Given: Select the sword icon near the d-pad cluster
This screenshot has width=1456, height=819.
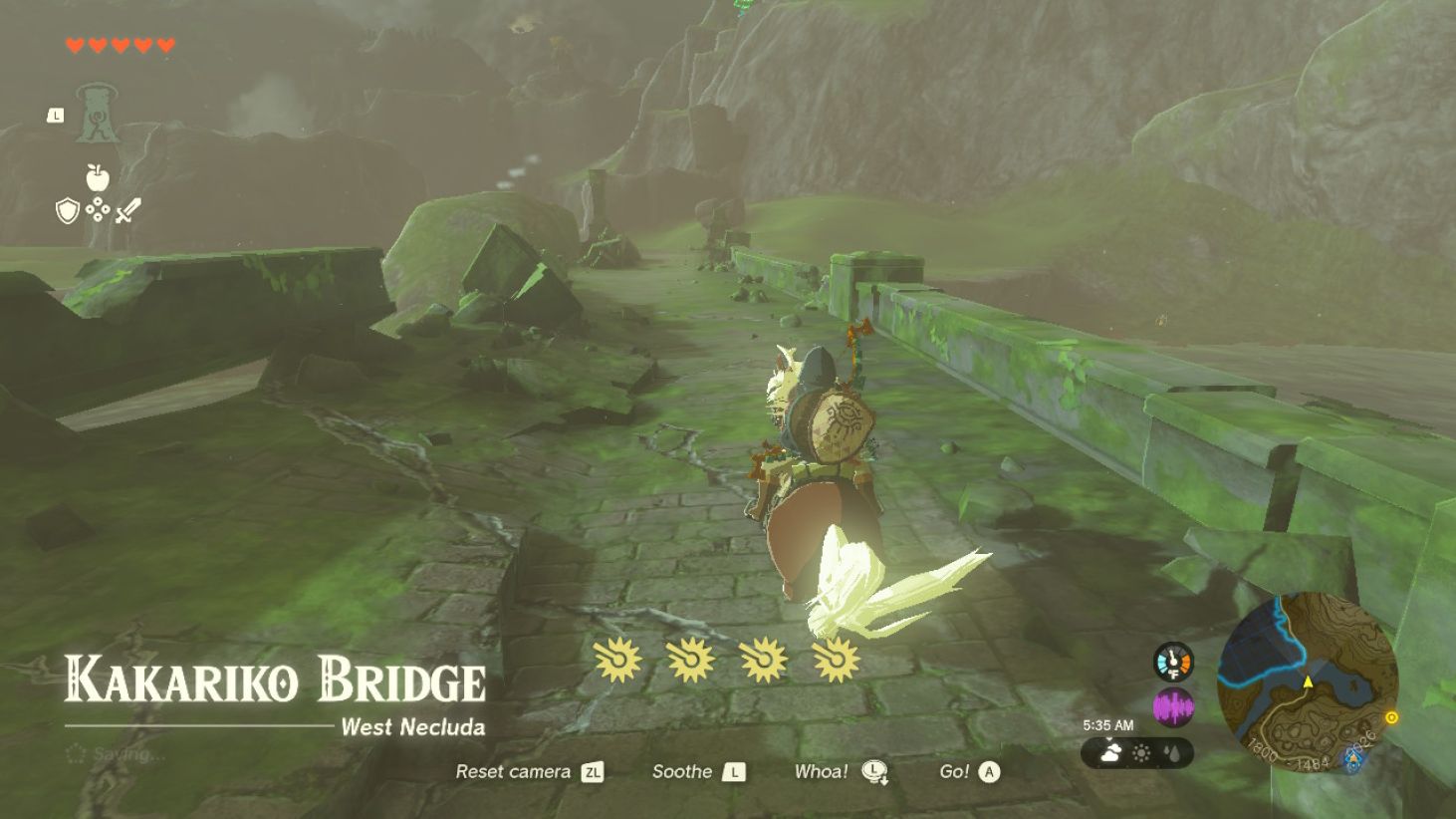Looking at the screenshot, I should click(128, 209).
